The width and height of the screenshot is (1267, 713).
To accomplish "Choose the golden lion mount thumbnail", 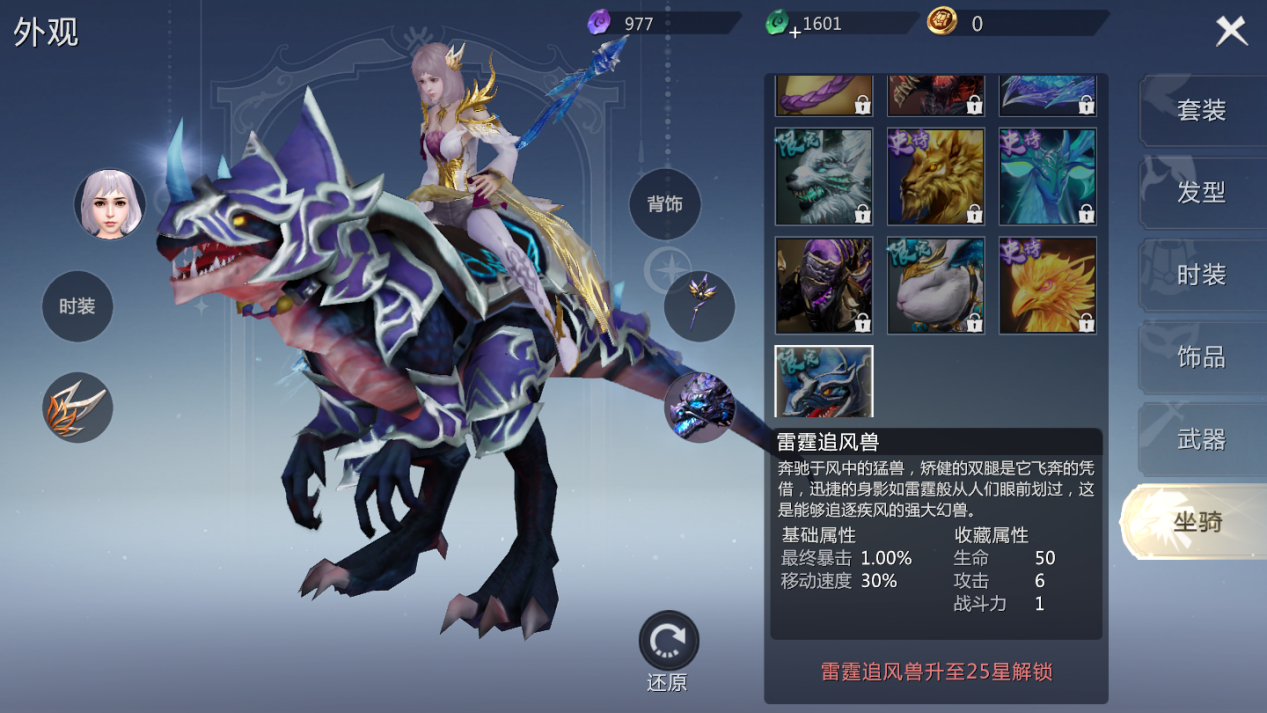I will pyautogui.click(x=936, y=176).
